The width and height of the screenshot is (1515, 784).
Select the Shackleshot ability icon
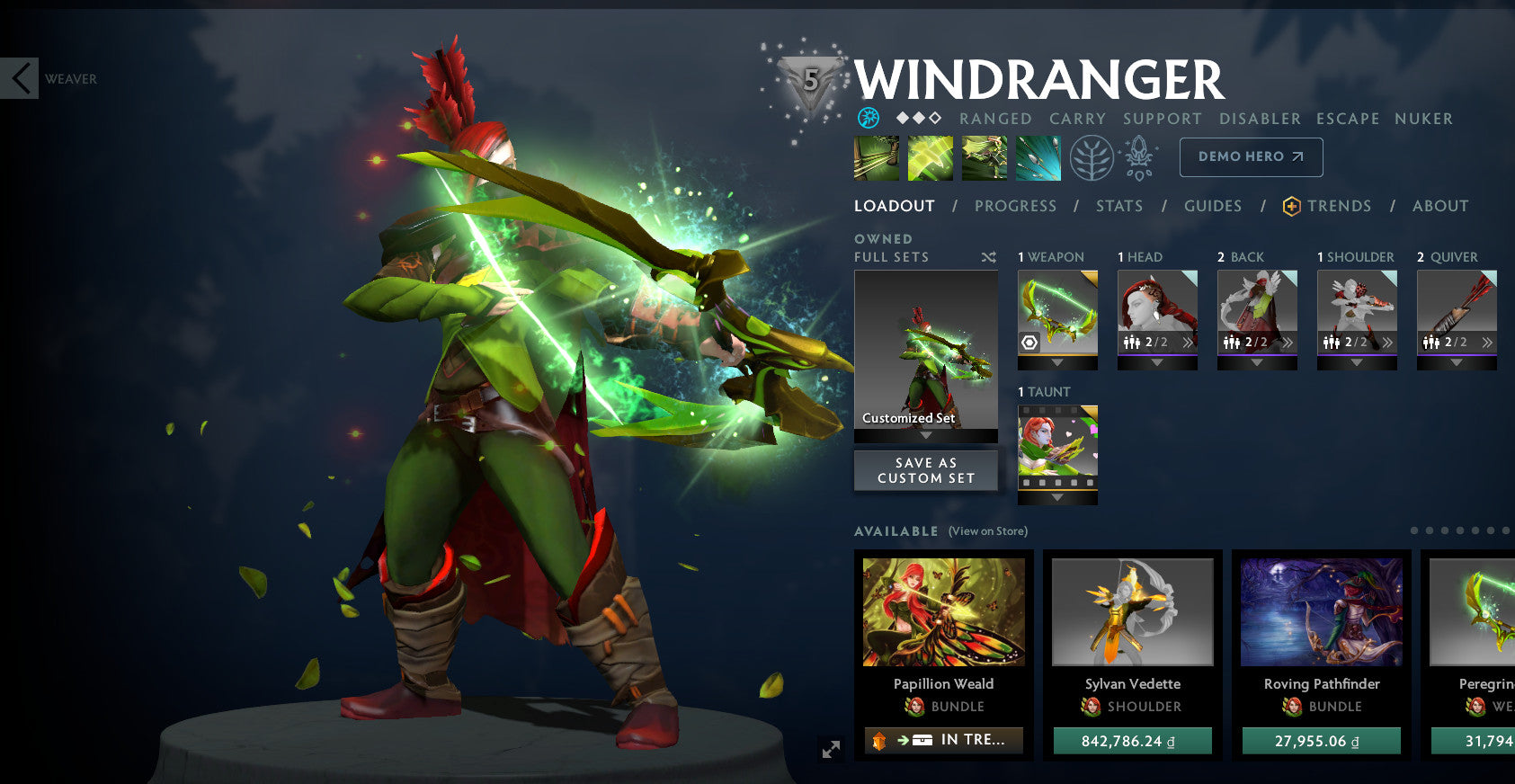875,157
